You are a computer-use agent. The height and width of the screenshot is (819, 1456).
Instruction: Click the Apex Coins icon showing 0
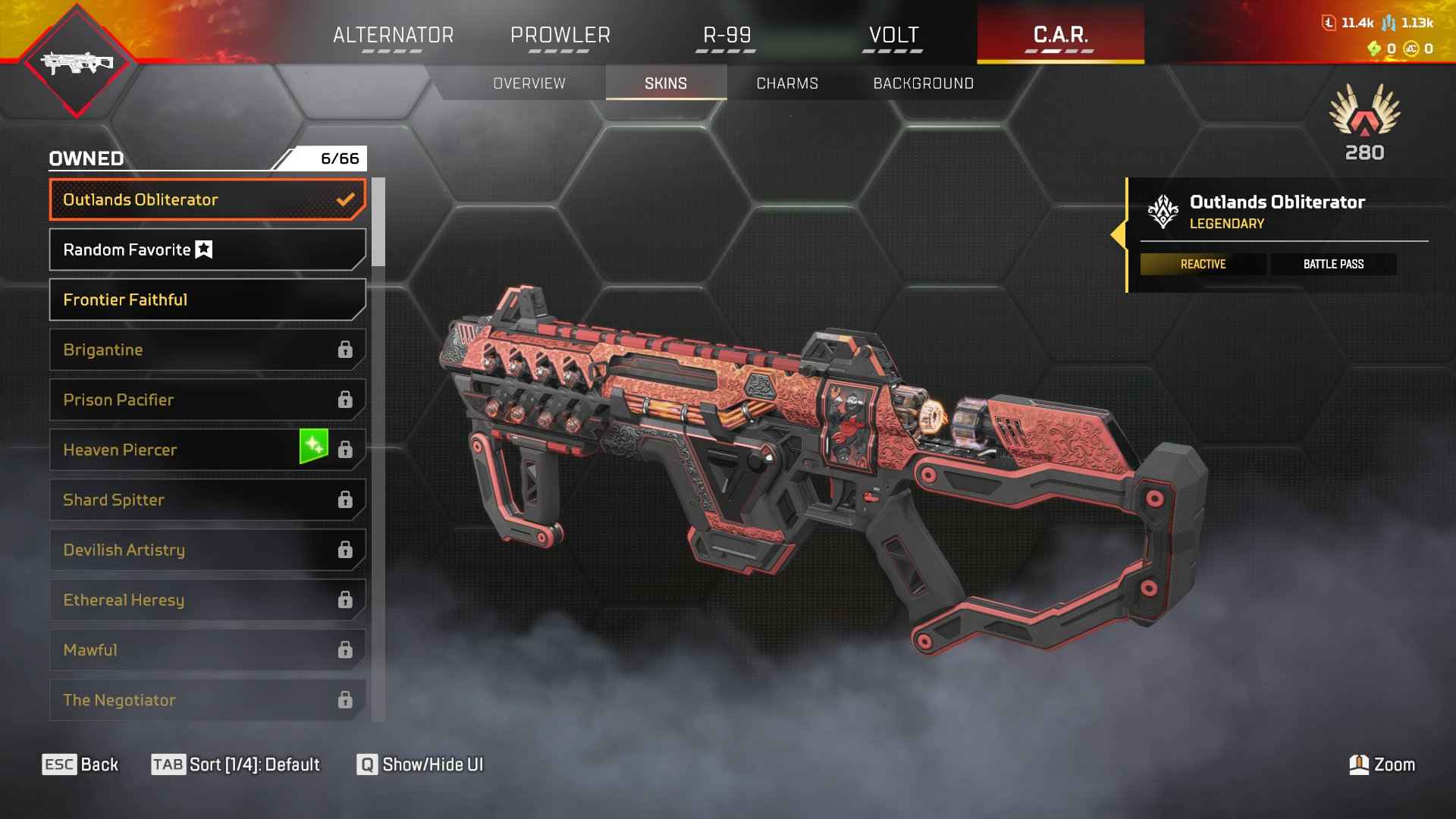pyautogui.click(x=1411, y=48)
